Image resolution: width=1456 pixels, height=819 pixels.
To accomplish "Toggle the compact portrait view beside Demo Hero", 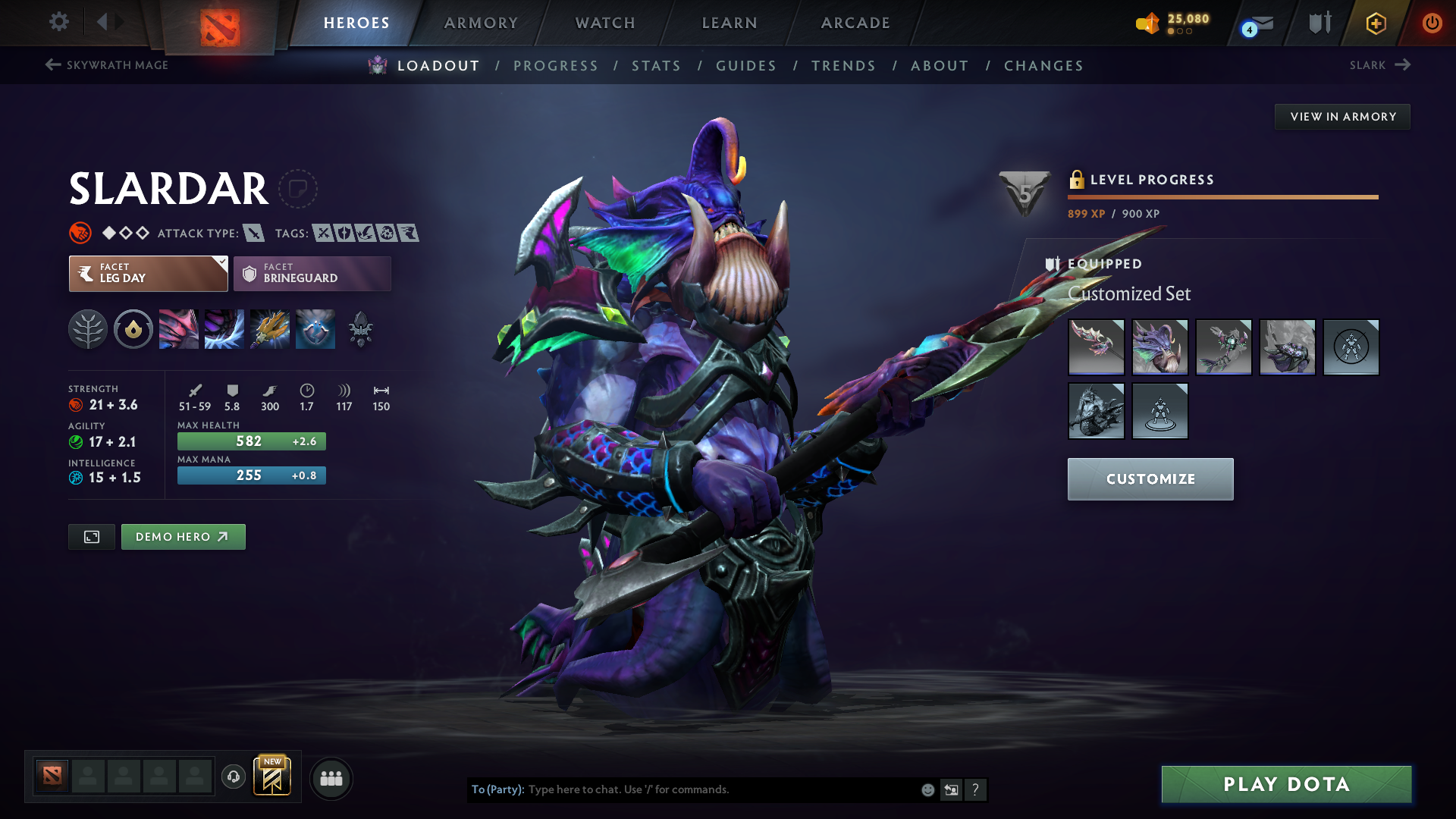I will click(x=91, y=536).
